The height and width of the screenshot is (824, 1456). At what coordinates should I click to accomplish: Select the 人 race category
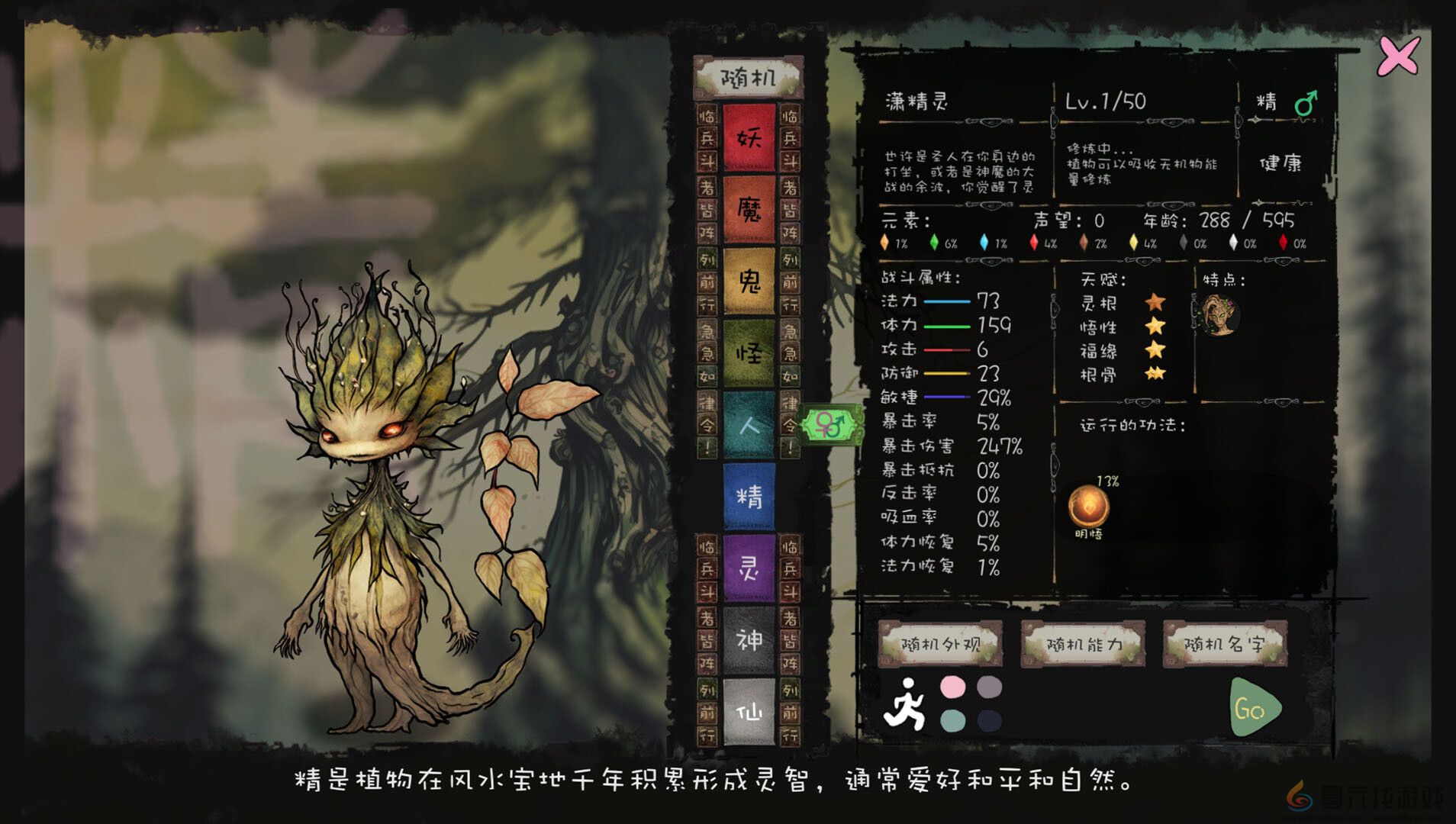(751, 424)
